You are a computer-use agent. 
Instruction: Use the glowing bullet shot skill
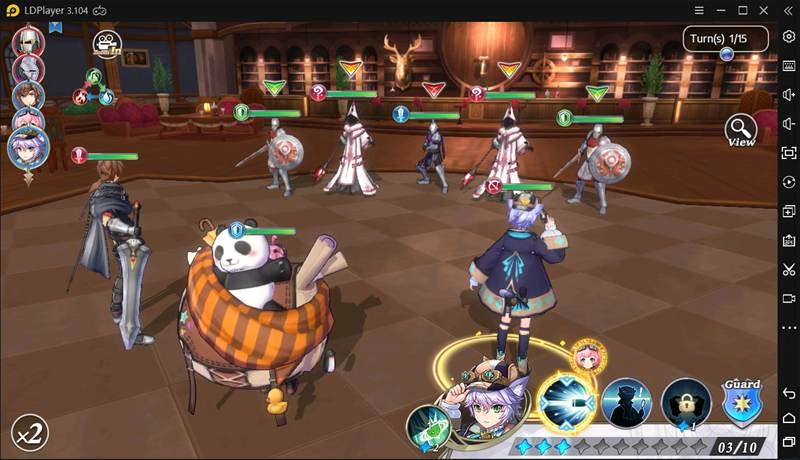[567, 402]
